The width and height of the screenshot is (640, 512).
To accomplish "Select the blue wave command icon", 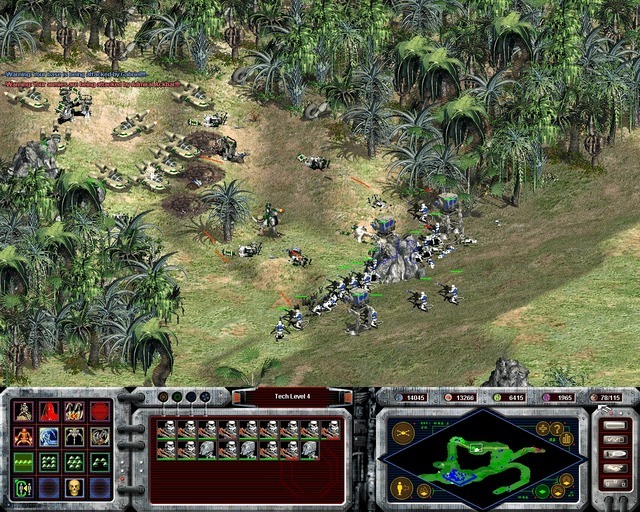I will [49, 437].
